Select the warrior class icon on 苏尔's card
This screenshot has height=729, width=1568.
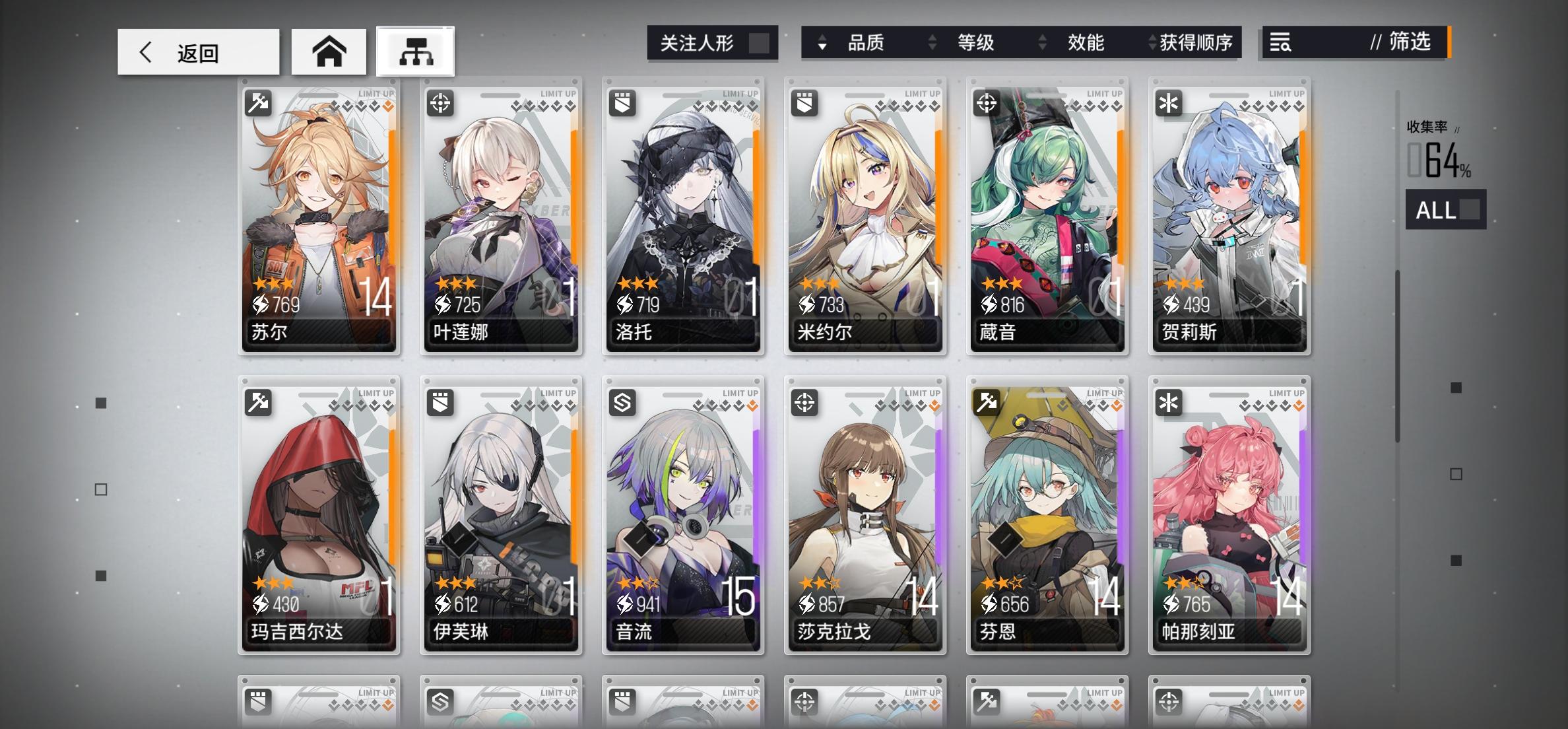(257, 102)
